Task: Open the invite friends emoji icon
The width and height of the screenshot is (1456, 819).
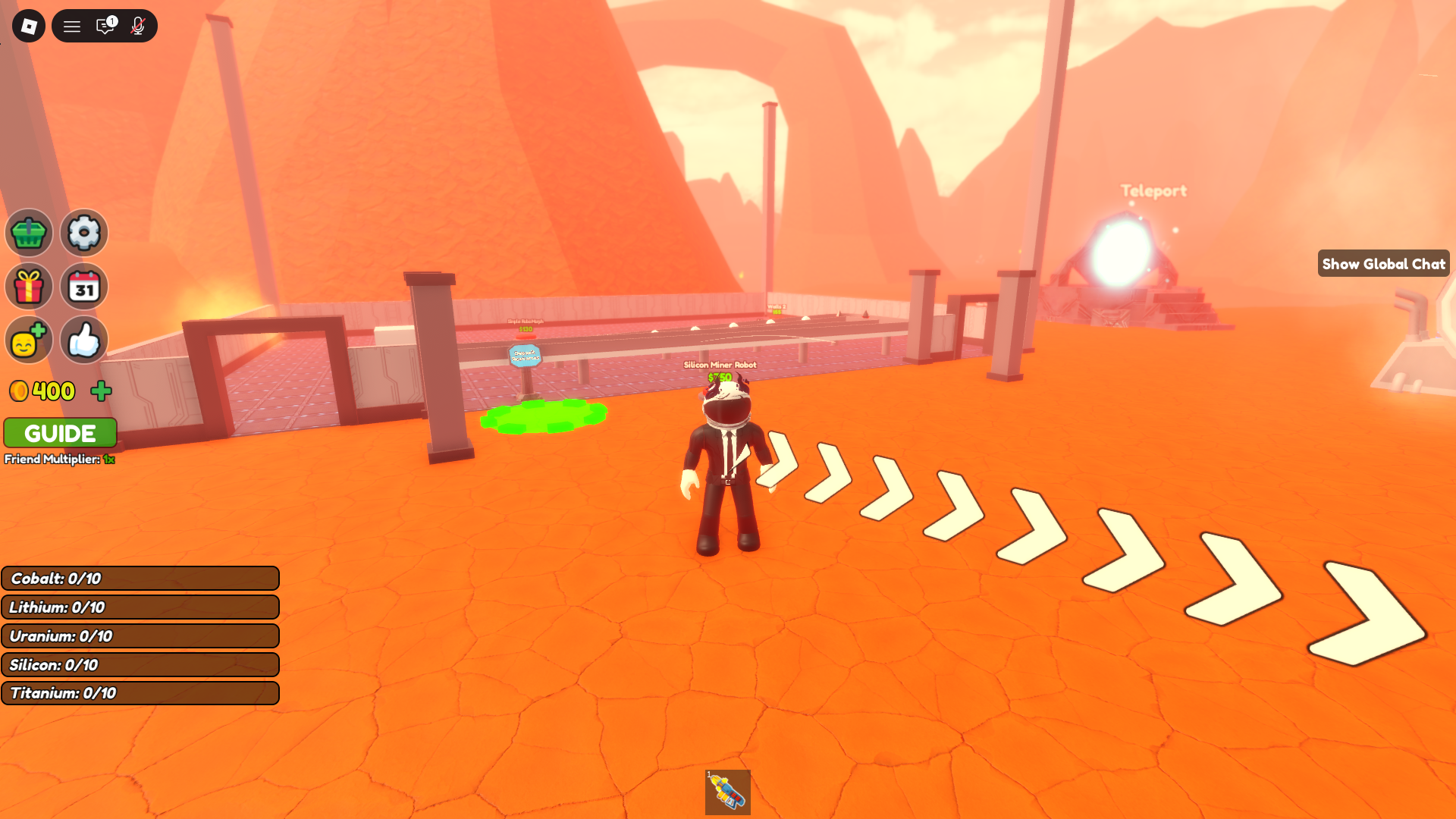Action: tap(28, 340)
